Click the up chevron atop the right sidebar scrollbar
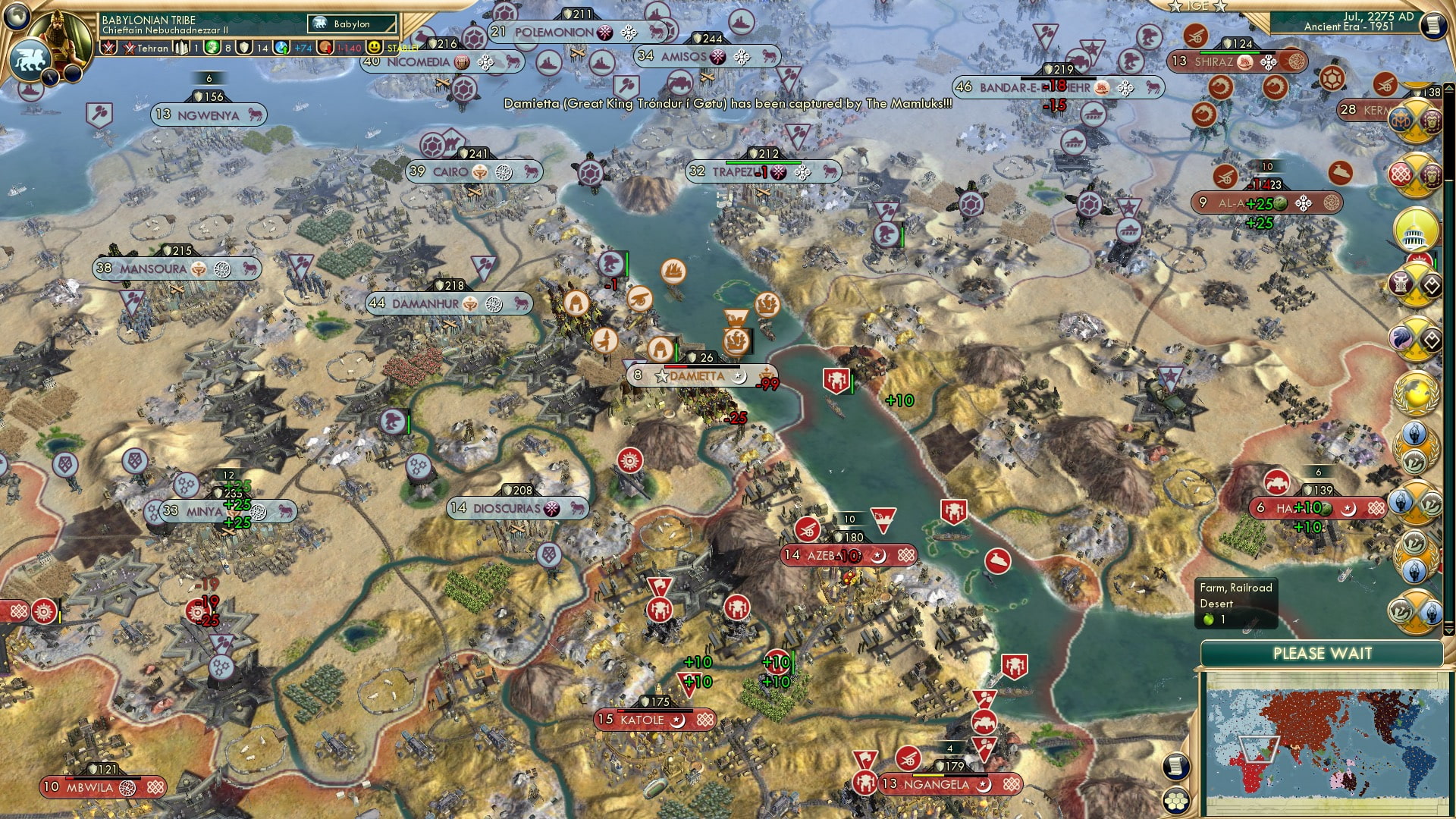This screenshot has height=819, width=1456. point(1451,86)
